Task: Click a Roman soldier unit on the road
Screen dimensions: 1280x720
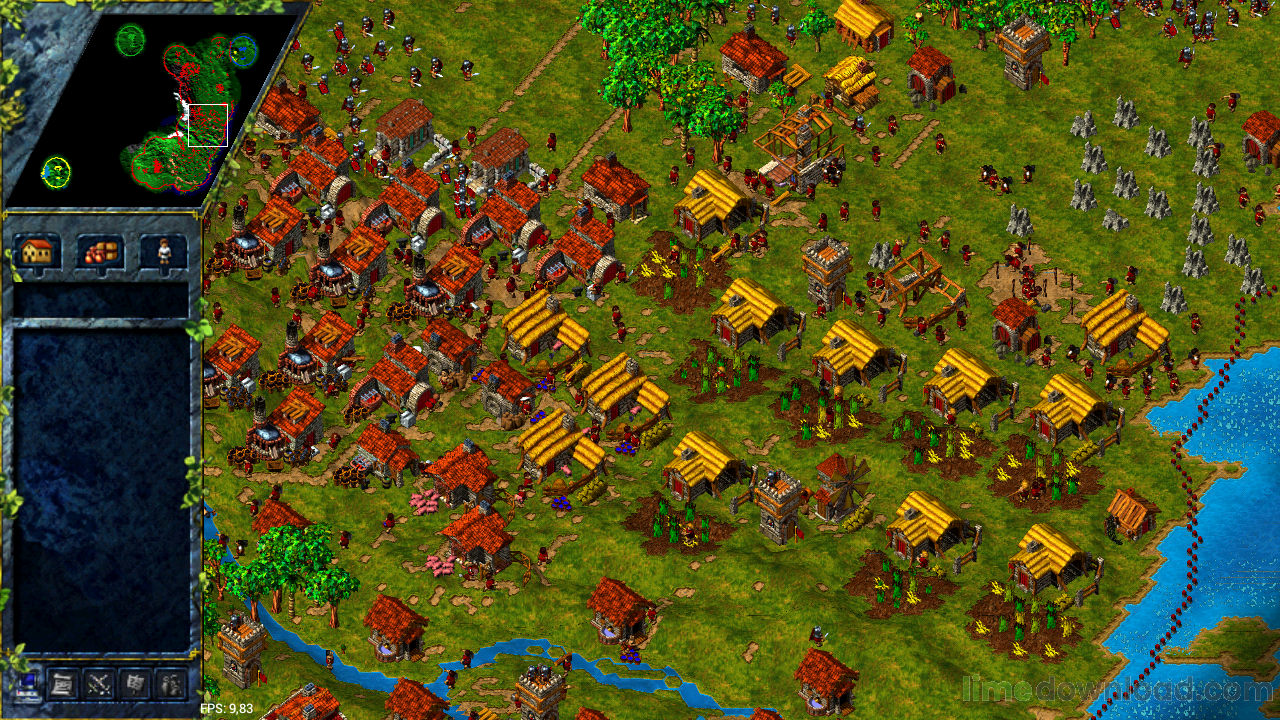Action: 415,75
